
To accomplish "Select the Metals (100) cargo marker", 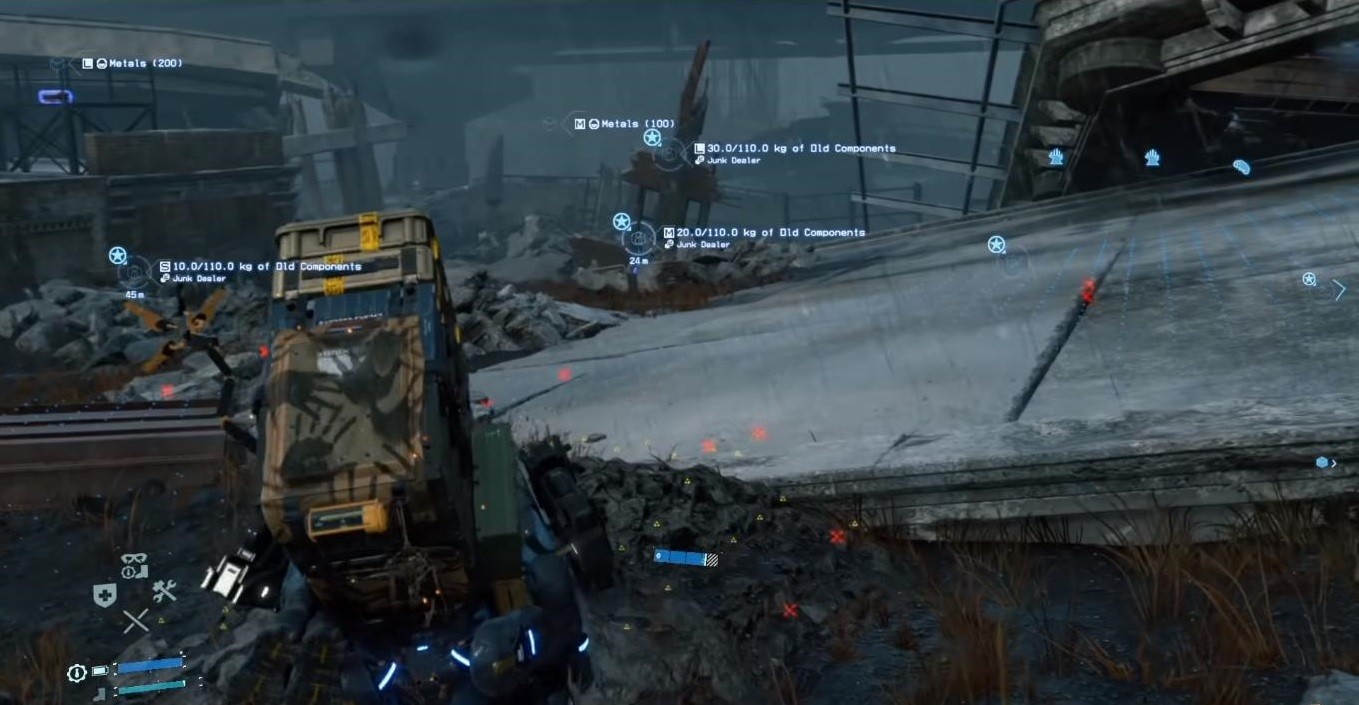I will coord(624,124).
